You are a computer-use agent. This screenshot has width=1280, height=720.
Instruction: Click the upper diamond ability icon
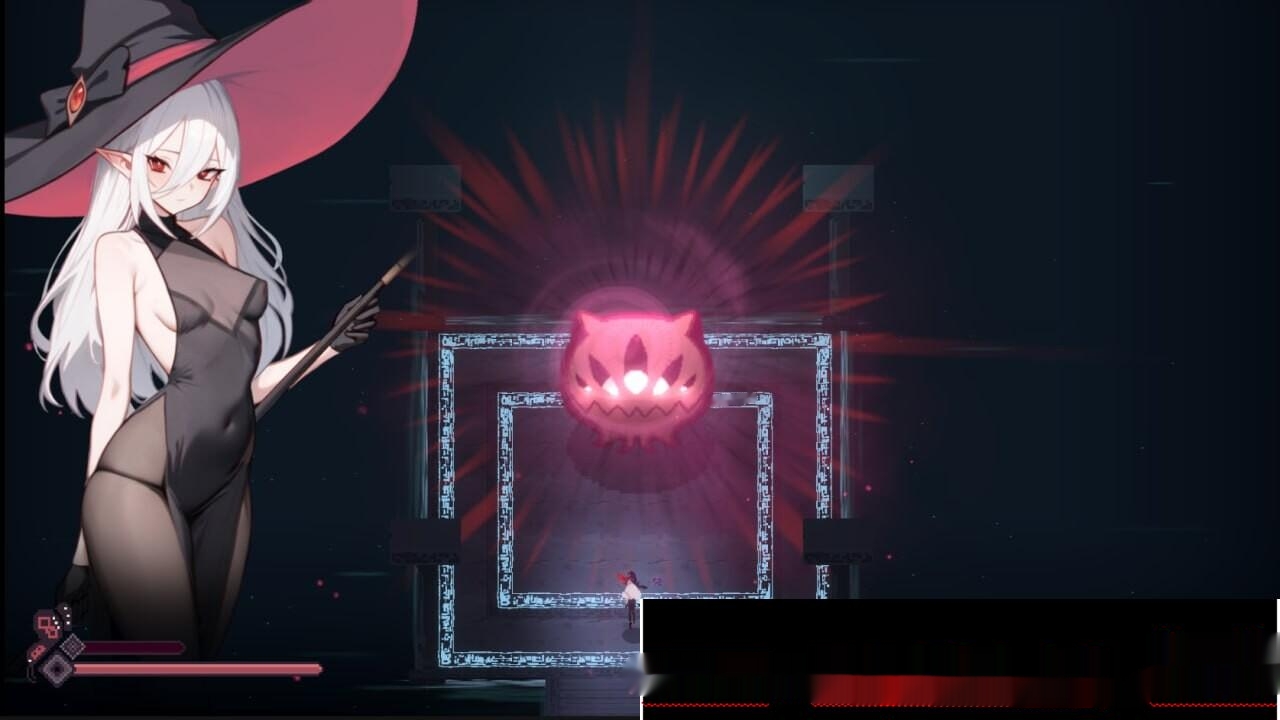73,646
